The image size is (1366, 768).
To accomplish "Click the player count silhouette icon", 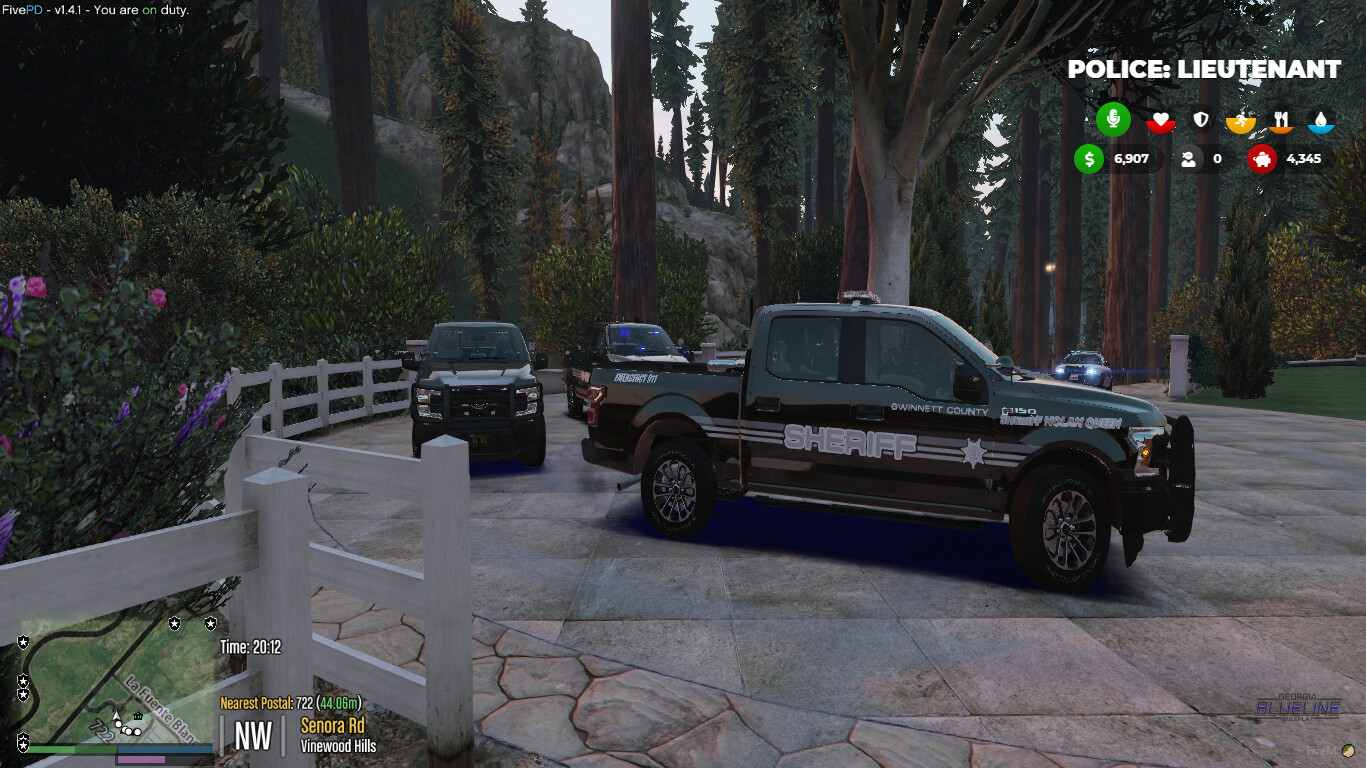I will point(1190,159).
